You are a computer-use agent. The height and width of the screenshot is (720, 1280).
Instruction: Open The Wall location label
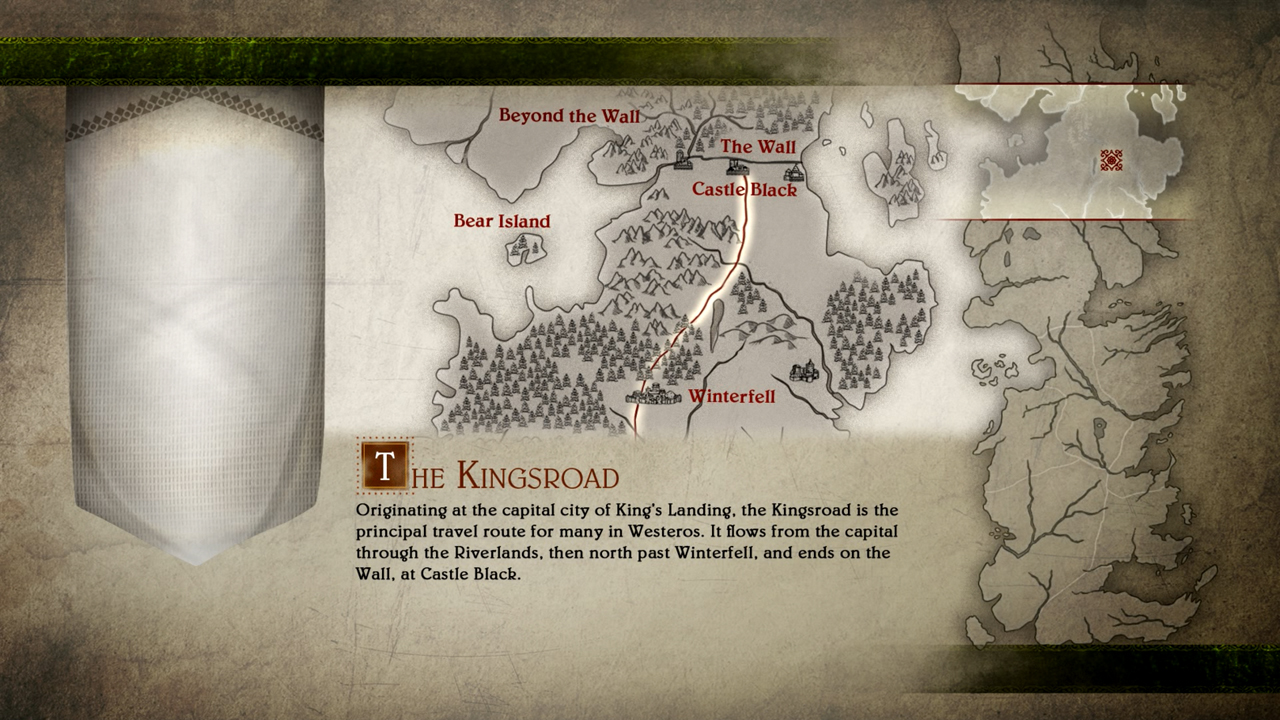pos(758,147)
